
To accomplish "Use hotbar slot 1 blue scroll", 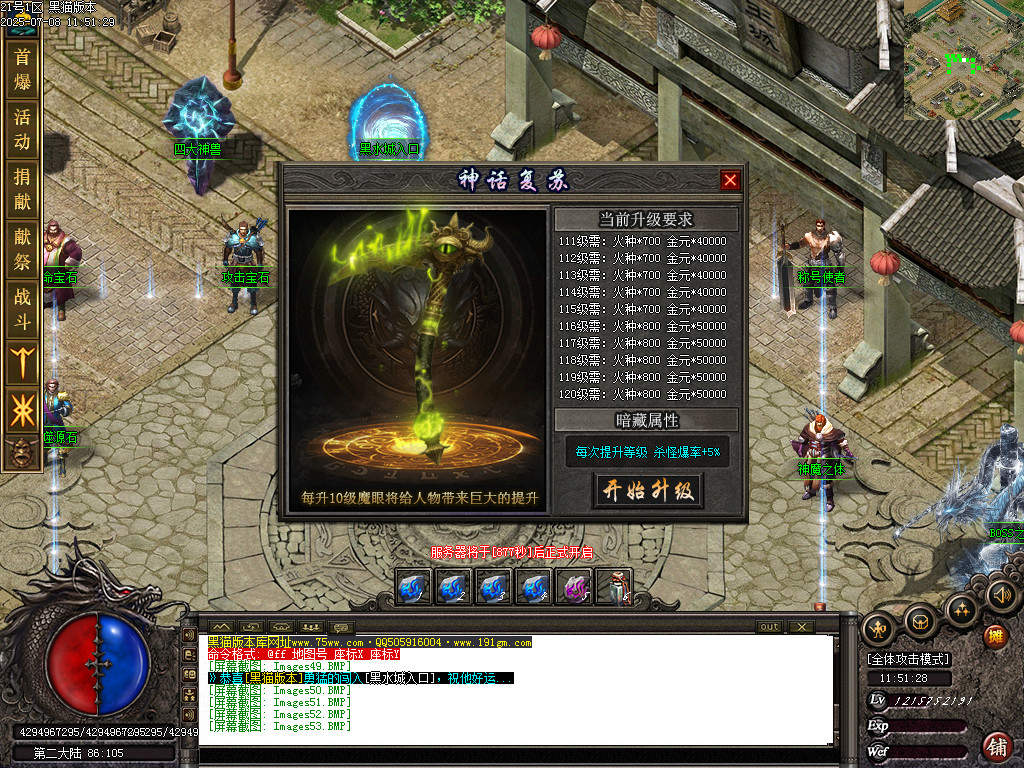I will [x=414, y=587].
